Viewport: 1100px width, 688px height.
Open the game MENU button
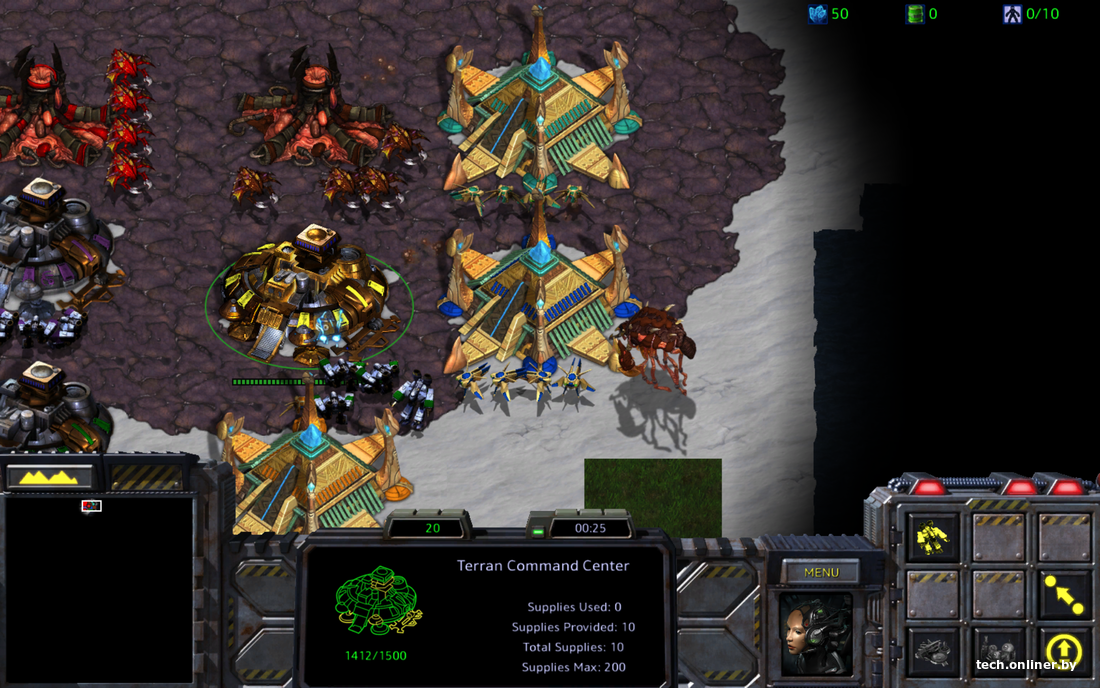coord(821,573)
